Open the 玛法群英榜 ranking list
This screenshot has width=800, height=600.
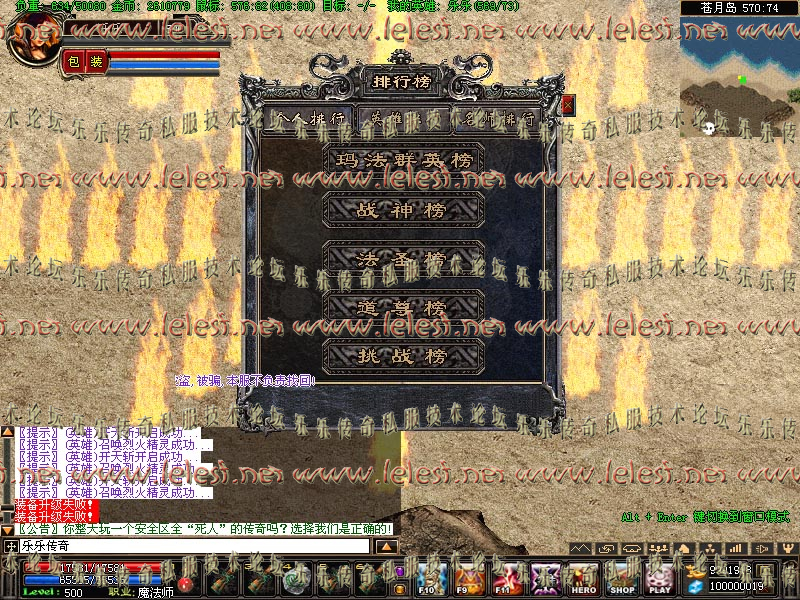click(x=405, y=160)
